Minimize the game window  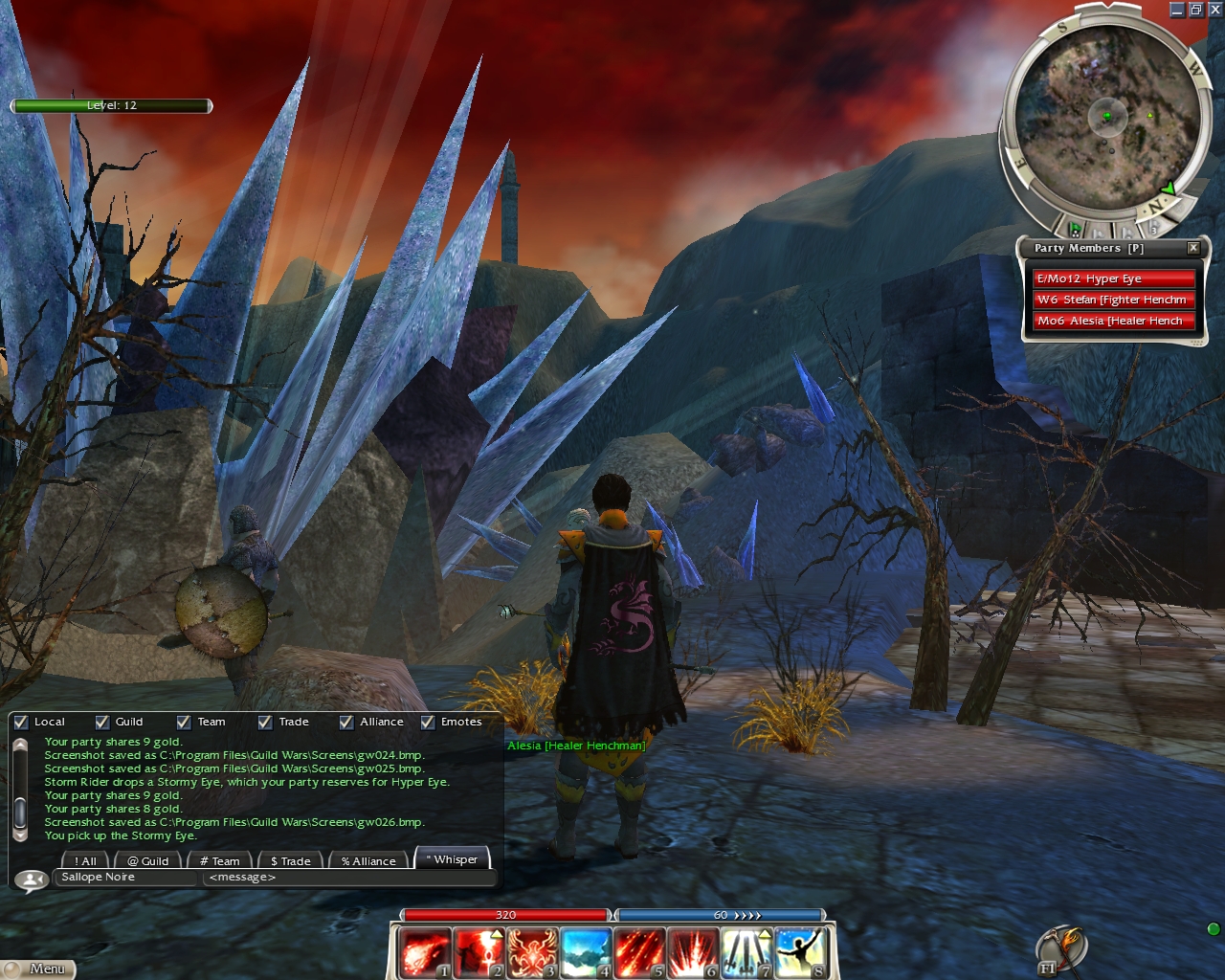(1177, 10)
